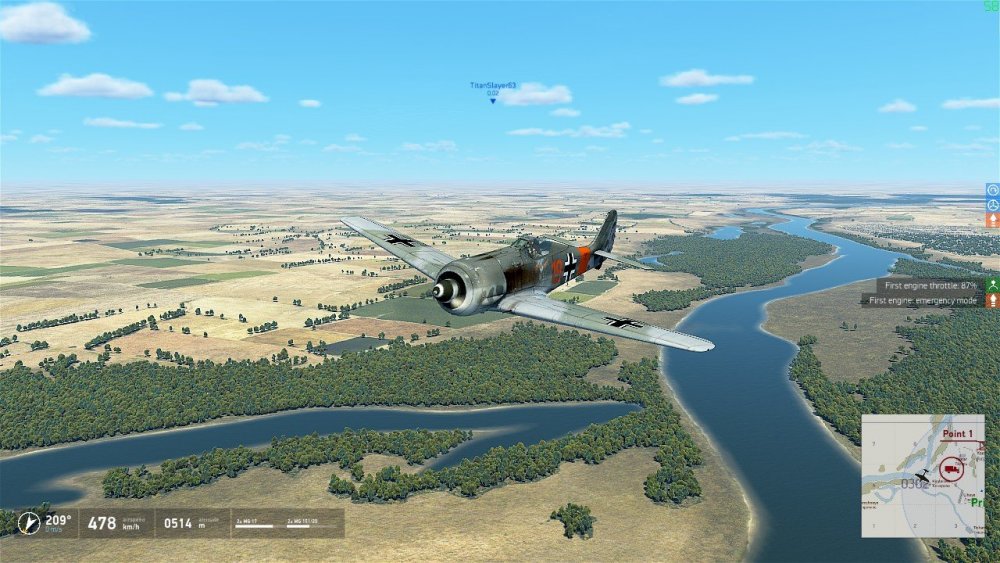Select the red truck target marker
Image resolution: width=1000 pixels, height=563 pixels.
[951, 468]
